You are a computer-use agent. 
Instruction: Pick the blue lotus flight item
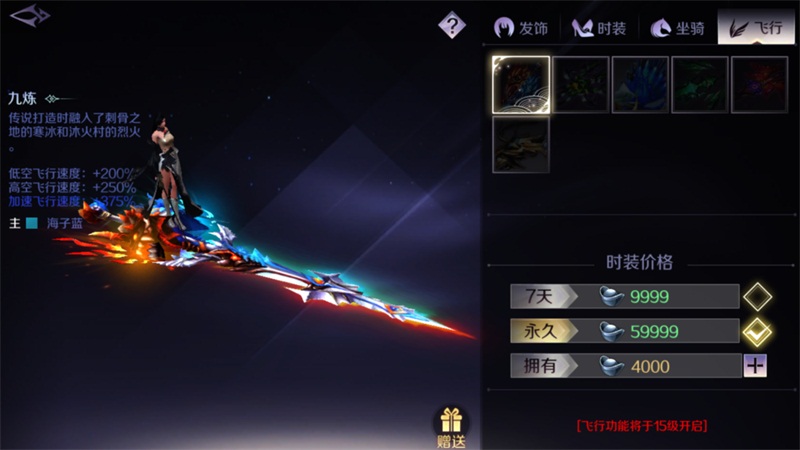pos(640,84)
